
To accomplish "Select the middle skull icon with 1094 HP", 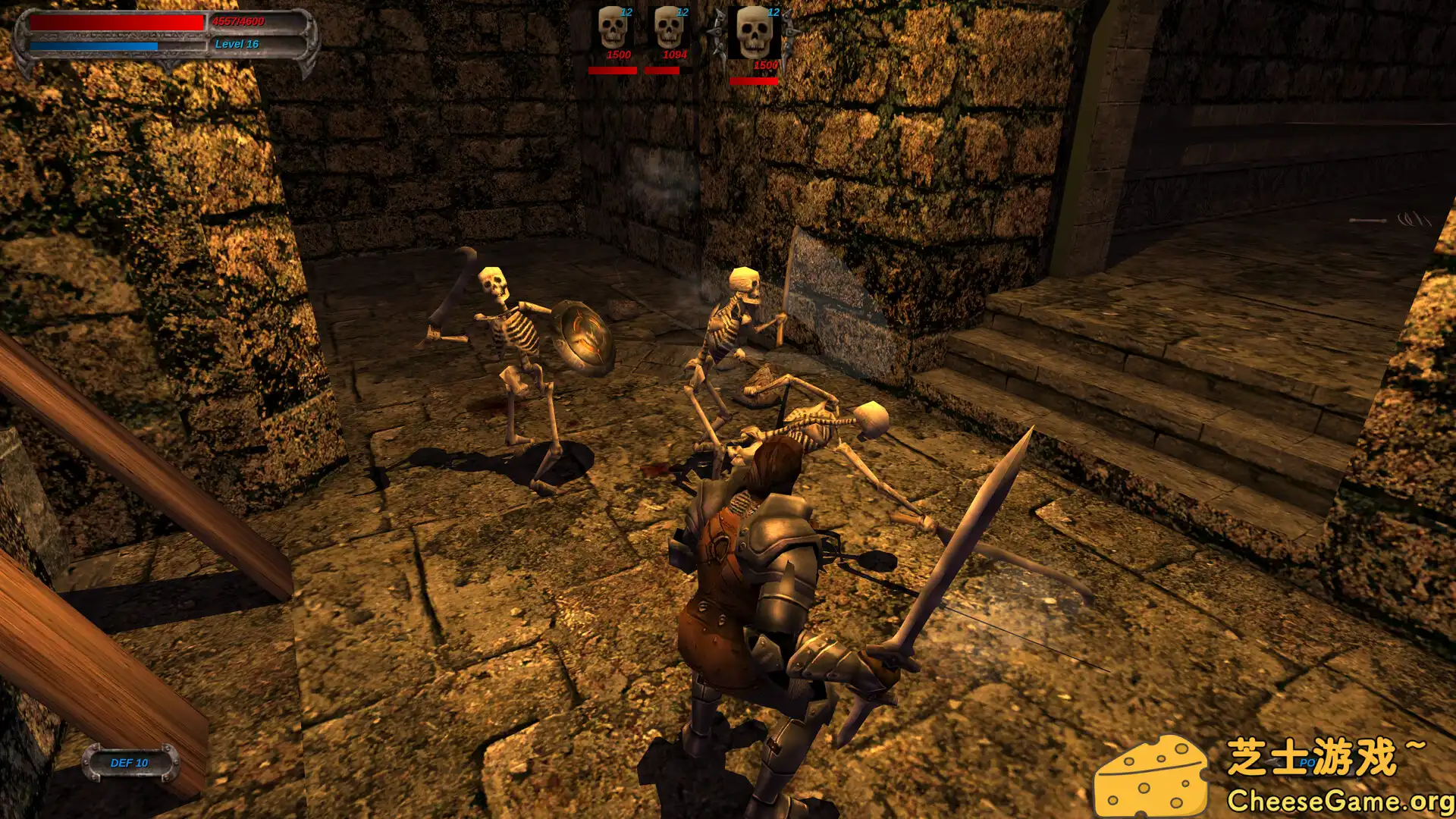I will [x=670, y=27].
